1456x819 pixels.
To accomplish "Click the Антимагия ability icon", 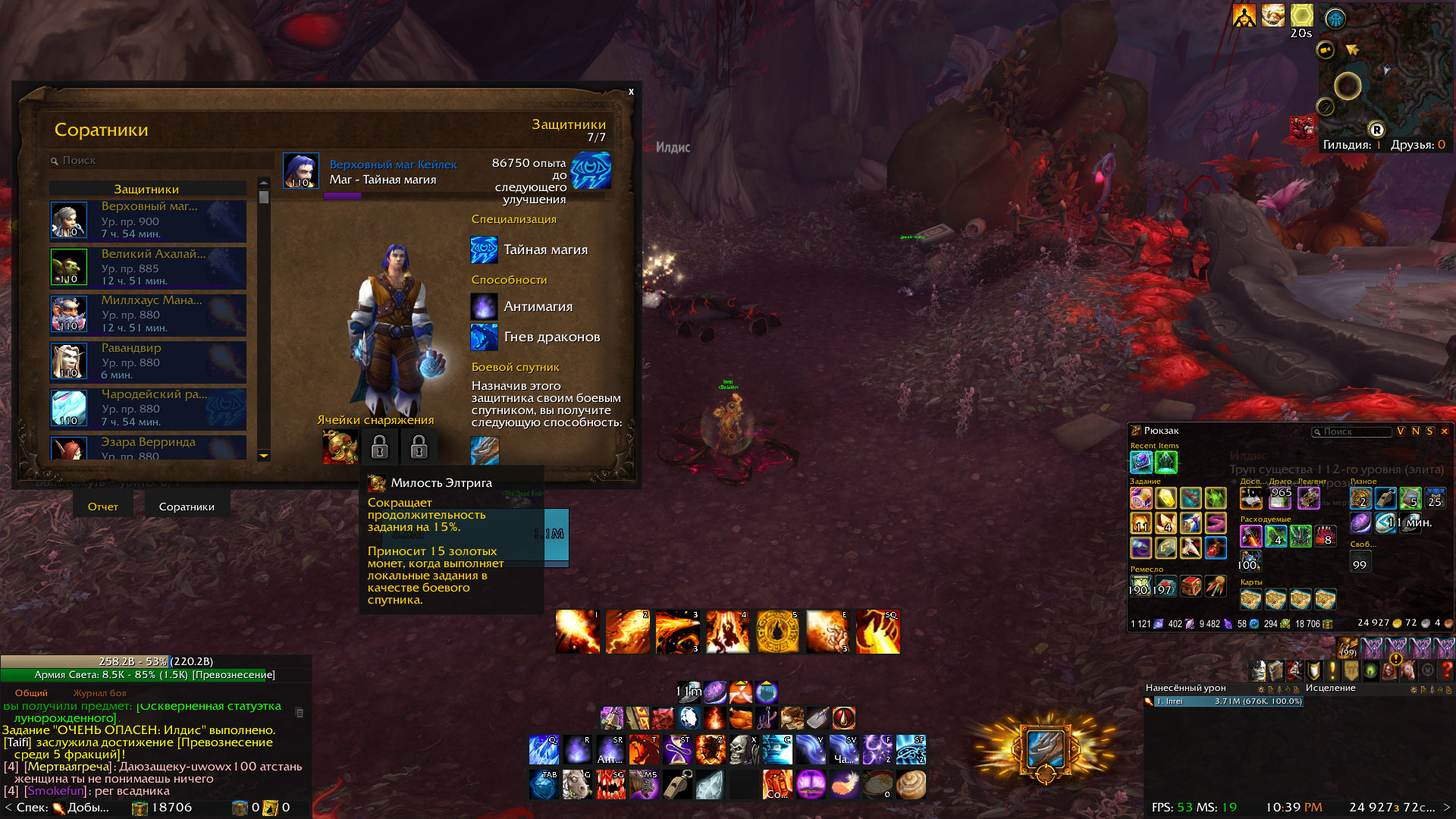I will [x=484, y=306].
